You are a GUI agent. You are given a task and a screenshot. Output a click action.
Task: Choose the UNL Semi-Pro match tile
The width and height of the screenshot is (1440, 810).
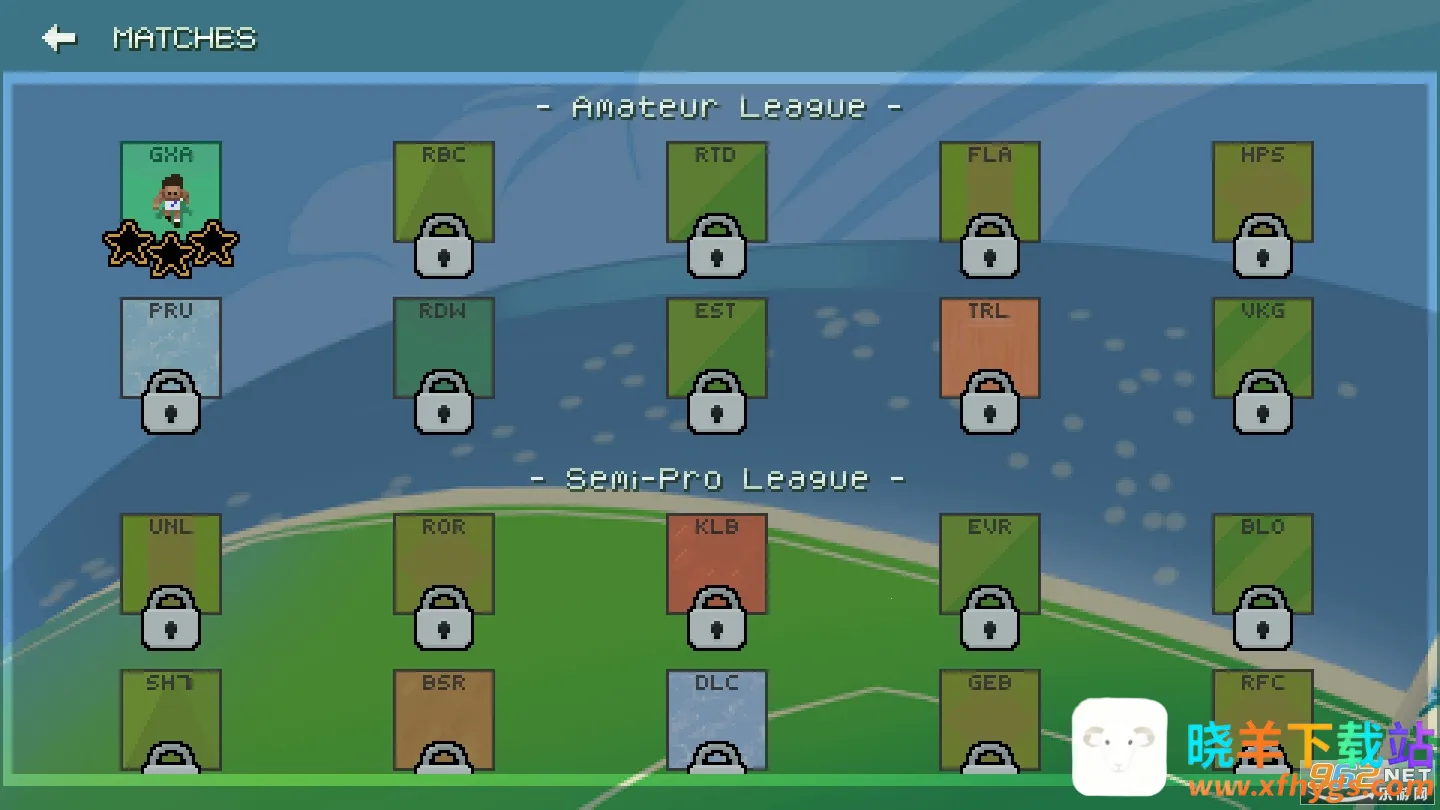pyautogui.click(x=171, y=564)
